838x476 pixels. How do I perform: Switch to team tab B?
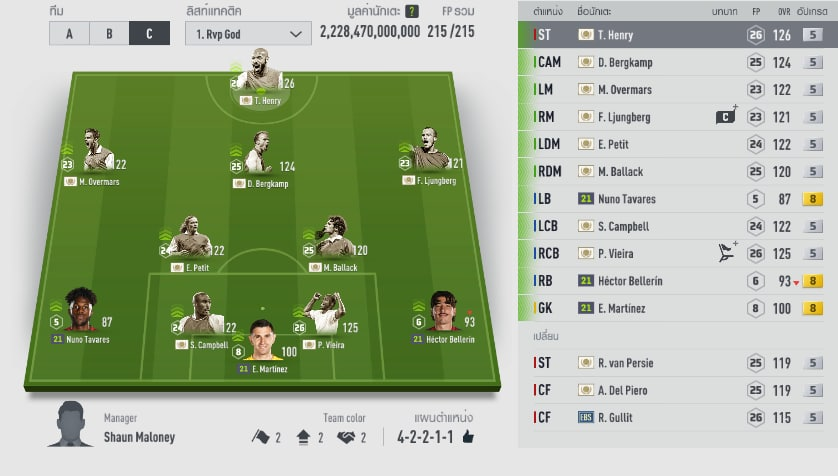point(109,33)
